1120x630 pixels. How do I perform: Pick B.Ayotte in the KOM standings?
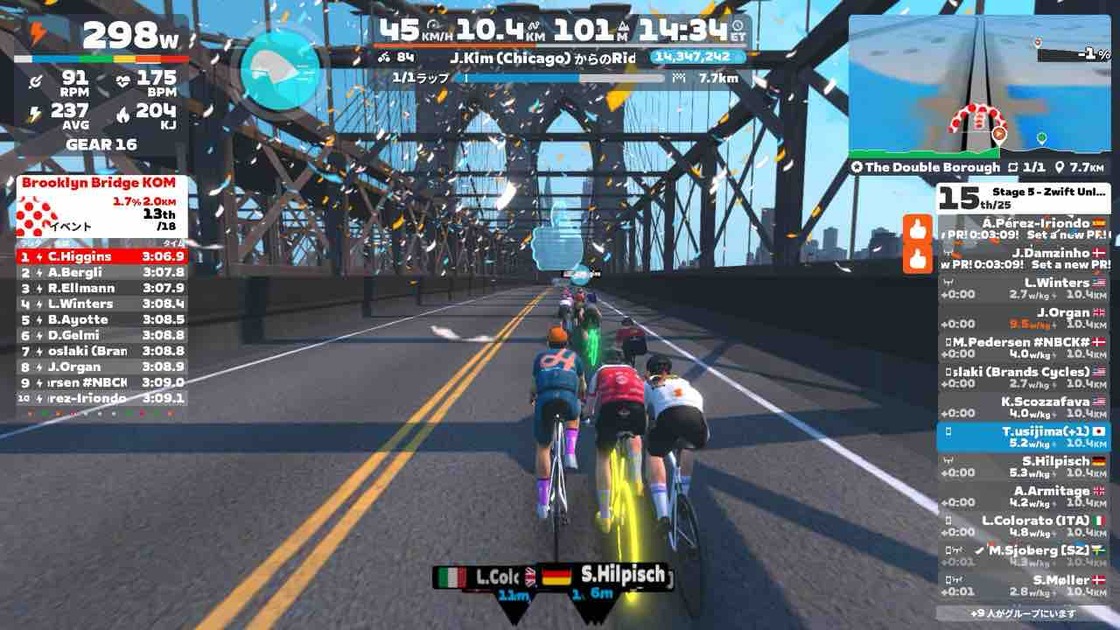[x=102, y=320]
